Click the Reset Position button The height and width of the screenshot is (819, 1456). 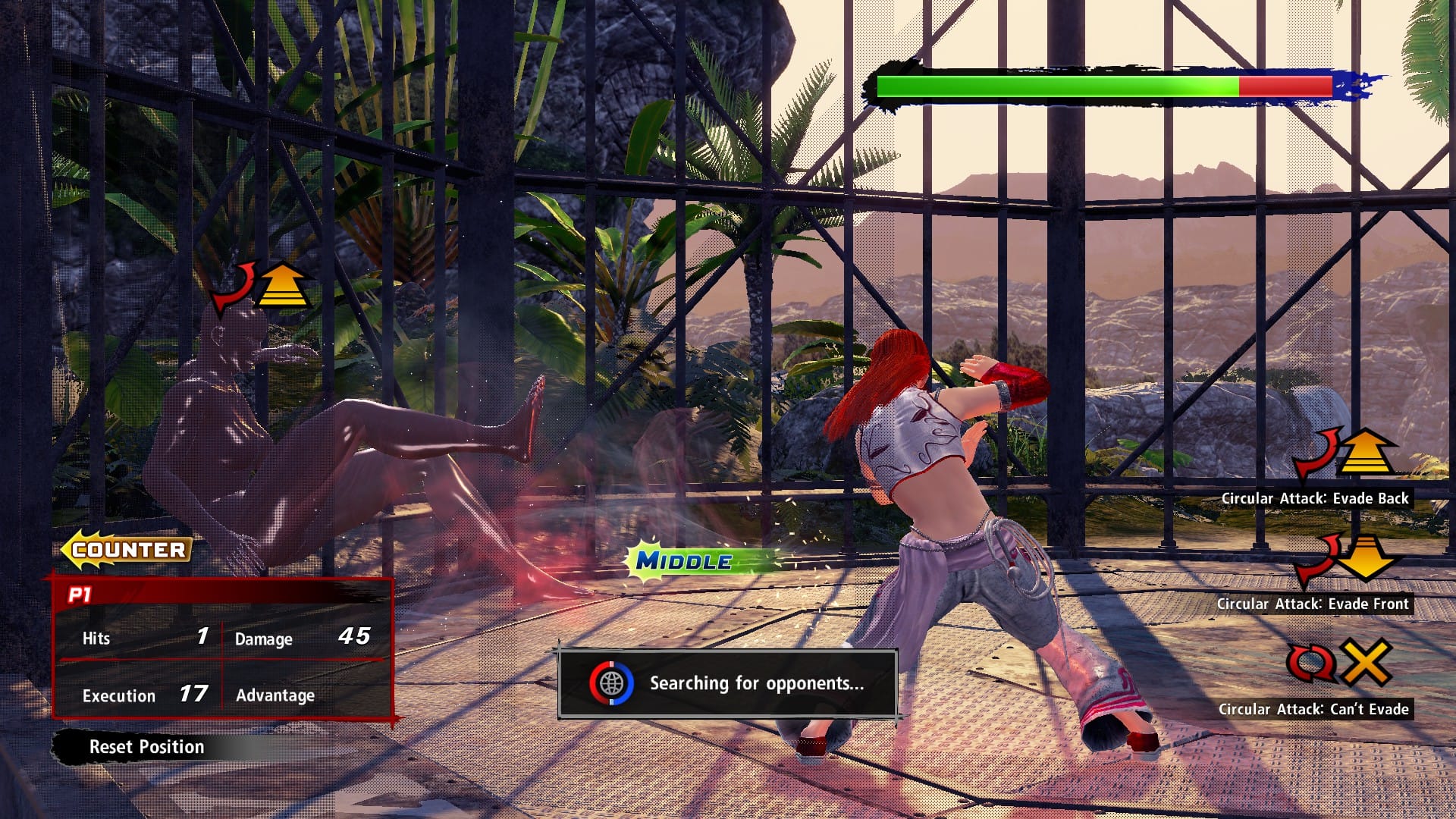tap(146, 747)
